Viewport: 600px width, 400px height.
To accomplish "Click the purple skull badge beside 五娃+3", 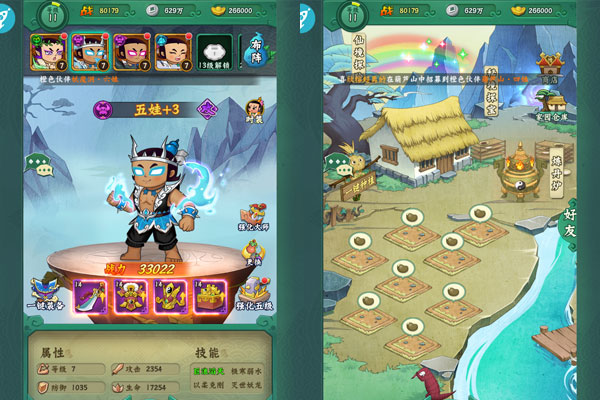I will 106,108.
